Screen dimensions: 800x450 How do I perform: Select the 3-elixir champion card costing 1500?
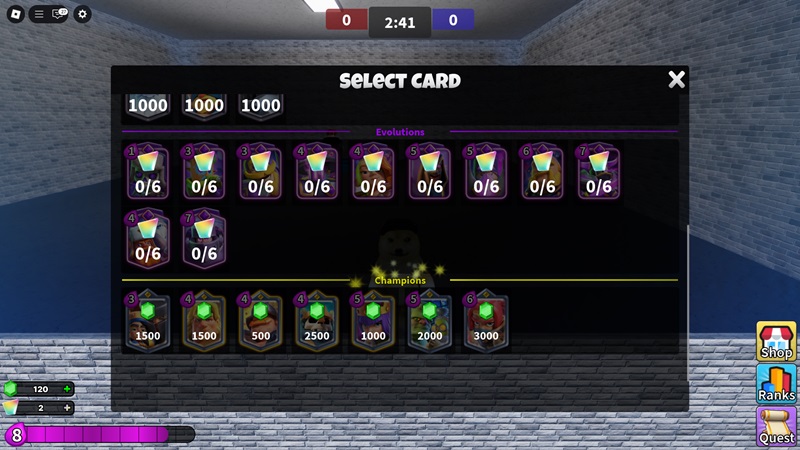coord(148,321)
